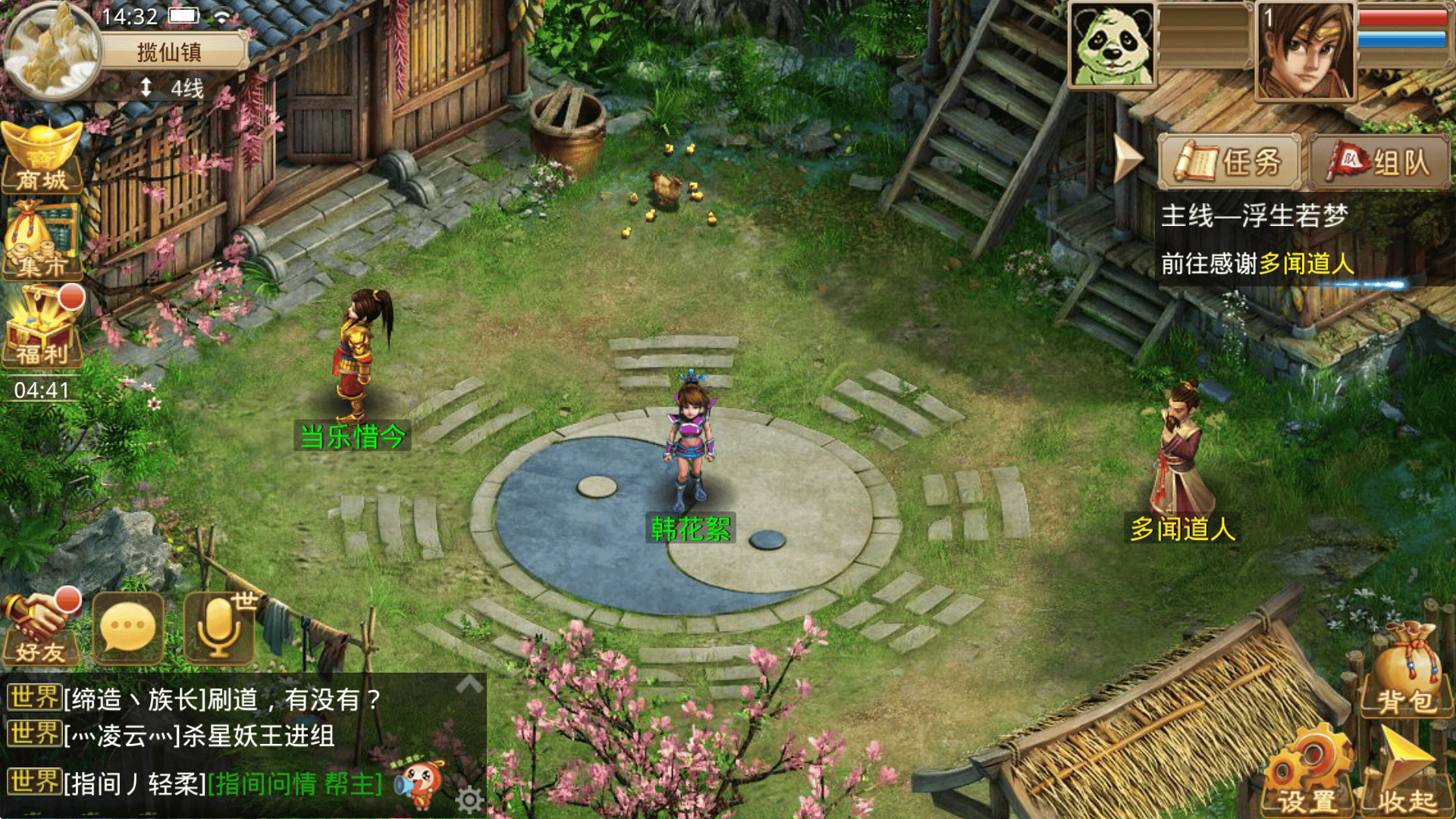The width and height of the screenshot is (1456, 819).
Task: Activate the world voice microphone button
Action: pyautogui.click(x=220, y=628)
